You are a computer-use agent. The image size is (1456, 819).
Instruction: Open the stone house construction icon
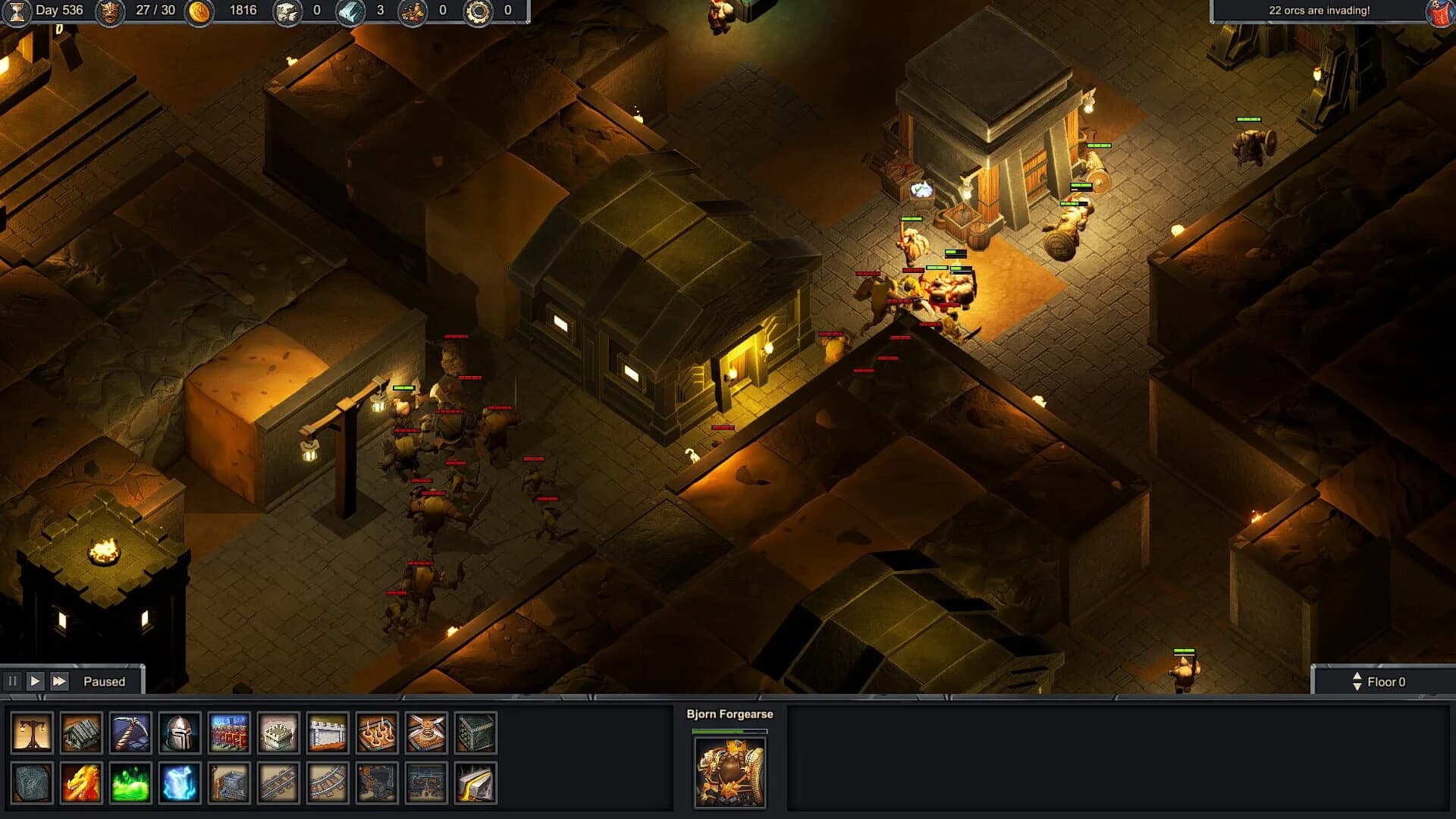click(x=80, y=732)
